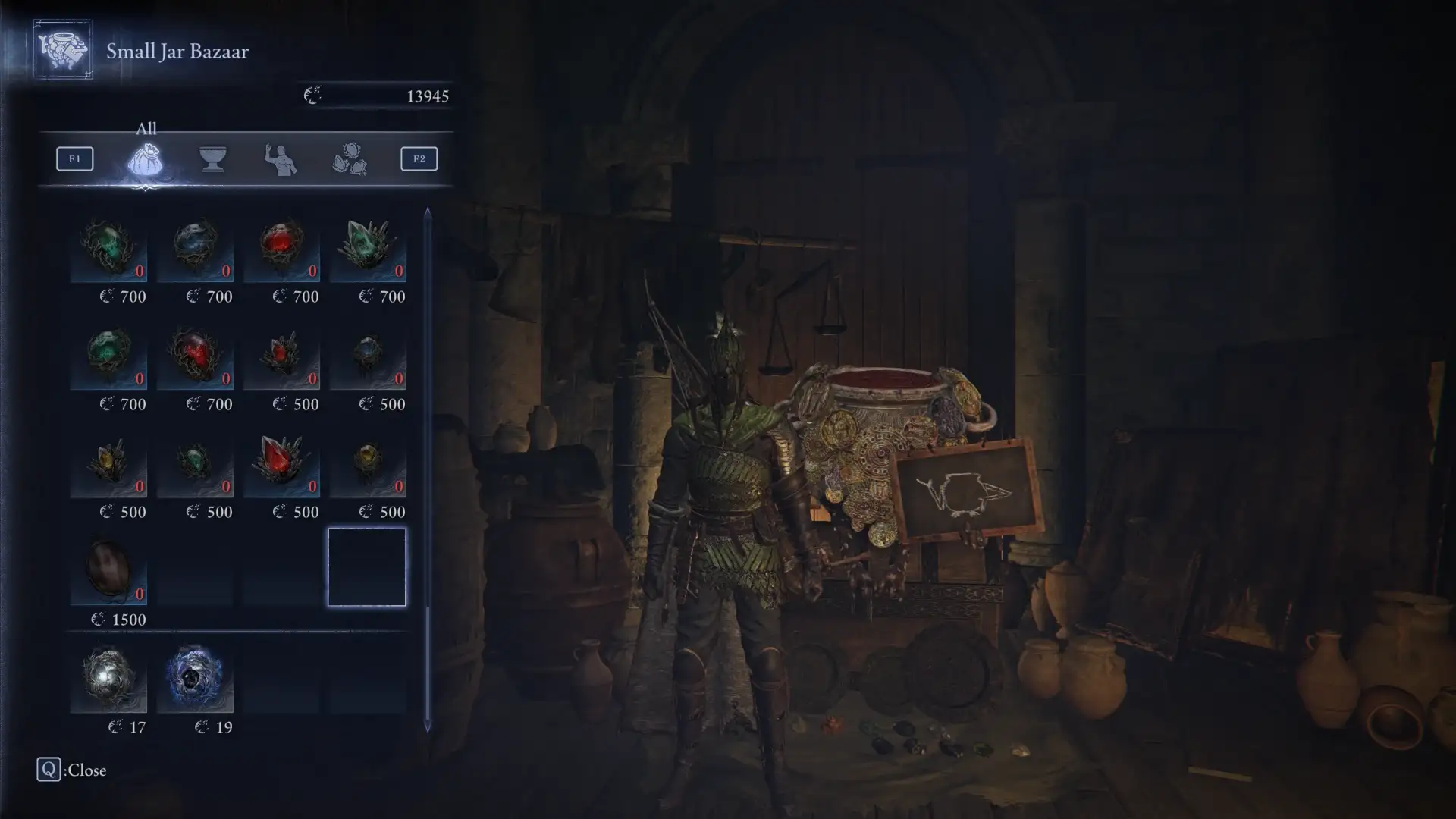The width and height of the screenshot is (1456, 819).
Task: Click the empty highlighted inventory slot
Action: (x=368, y=566)
